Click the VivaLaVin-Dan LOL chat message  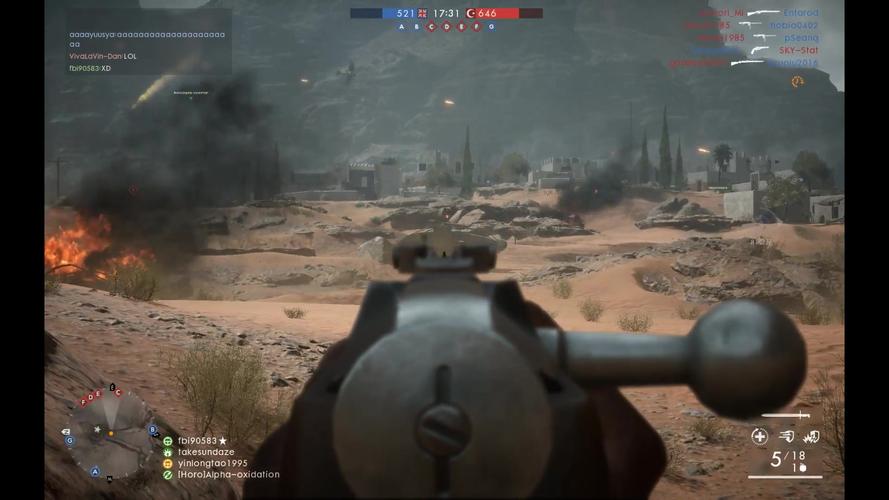point(103,57)
